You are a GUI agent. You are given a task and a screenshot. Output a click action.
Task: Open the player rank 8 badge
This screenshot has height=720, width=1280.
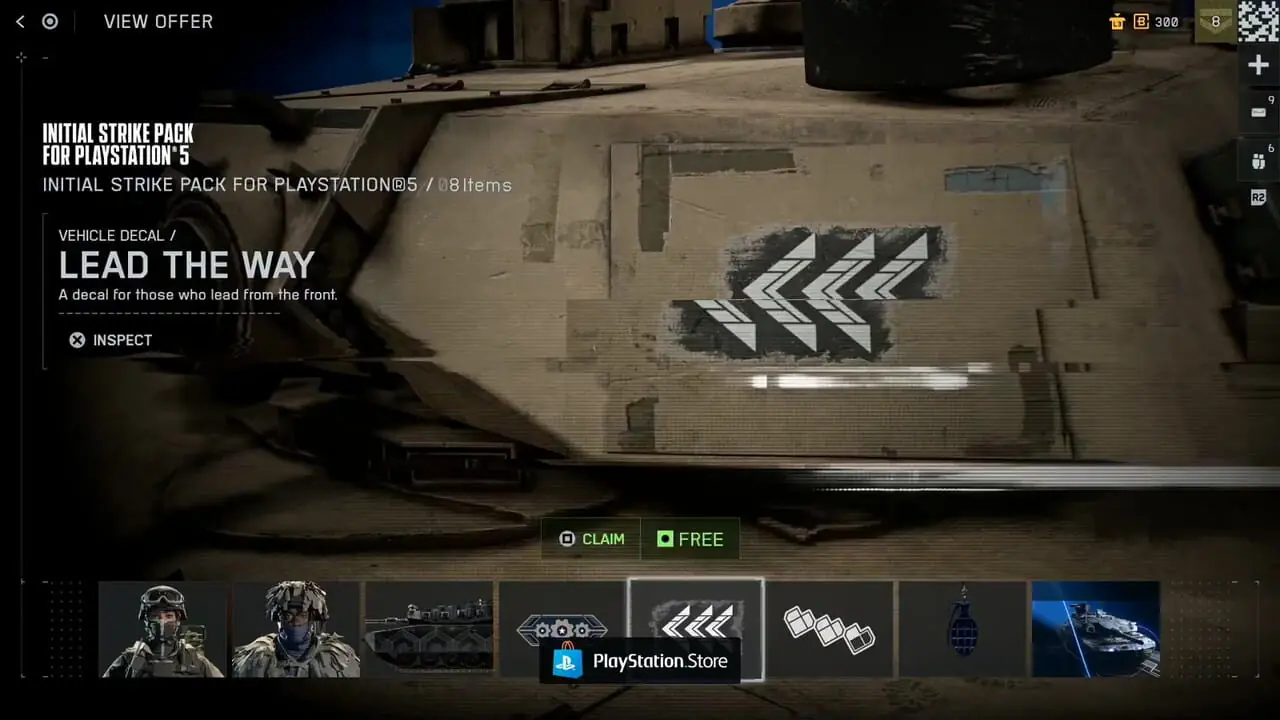[1215, 21]
